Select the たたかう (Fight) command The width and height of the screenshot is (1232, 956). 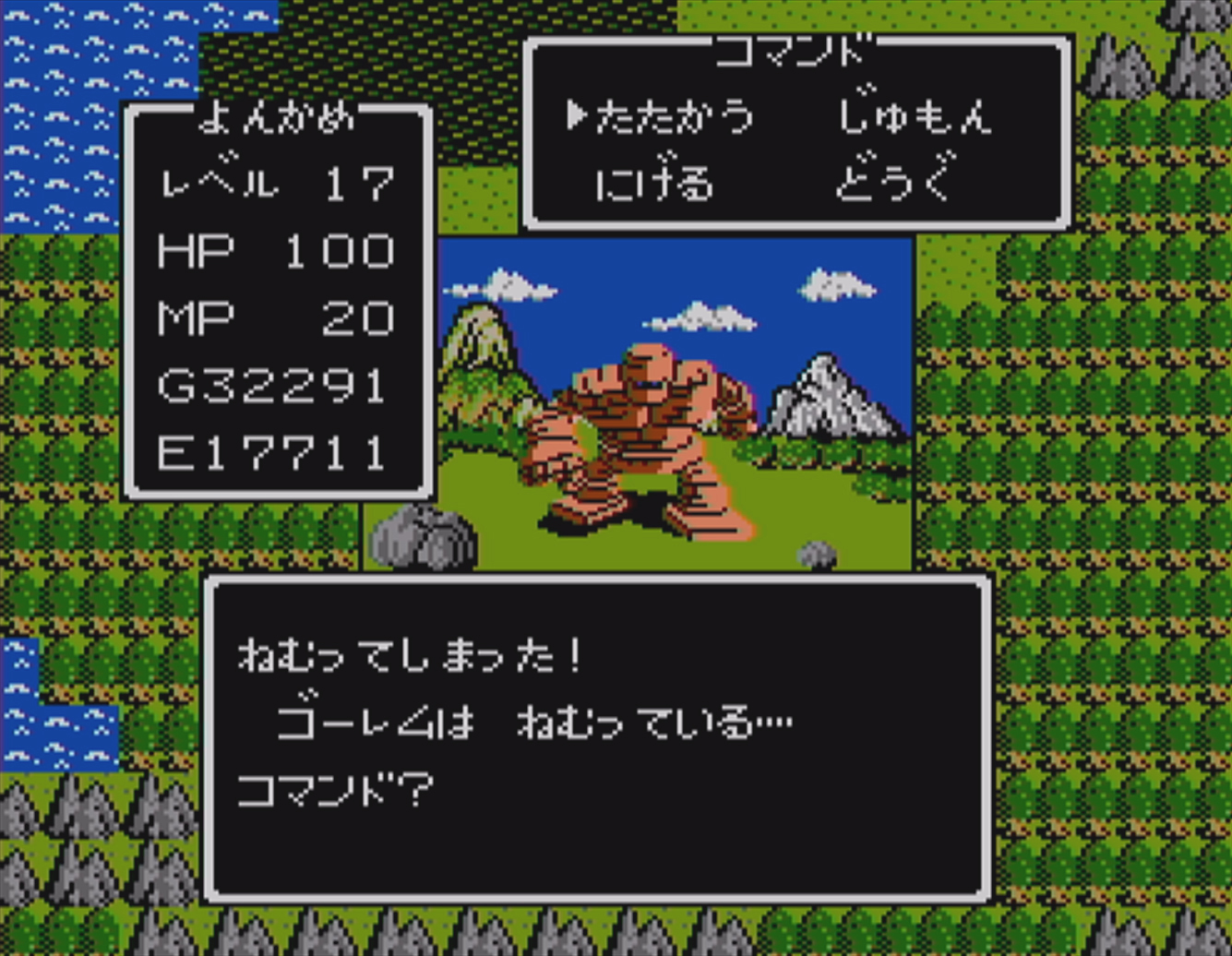point(674,116)
